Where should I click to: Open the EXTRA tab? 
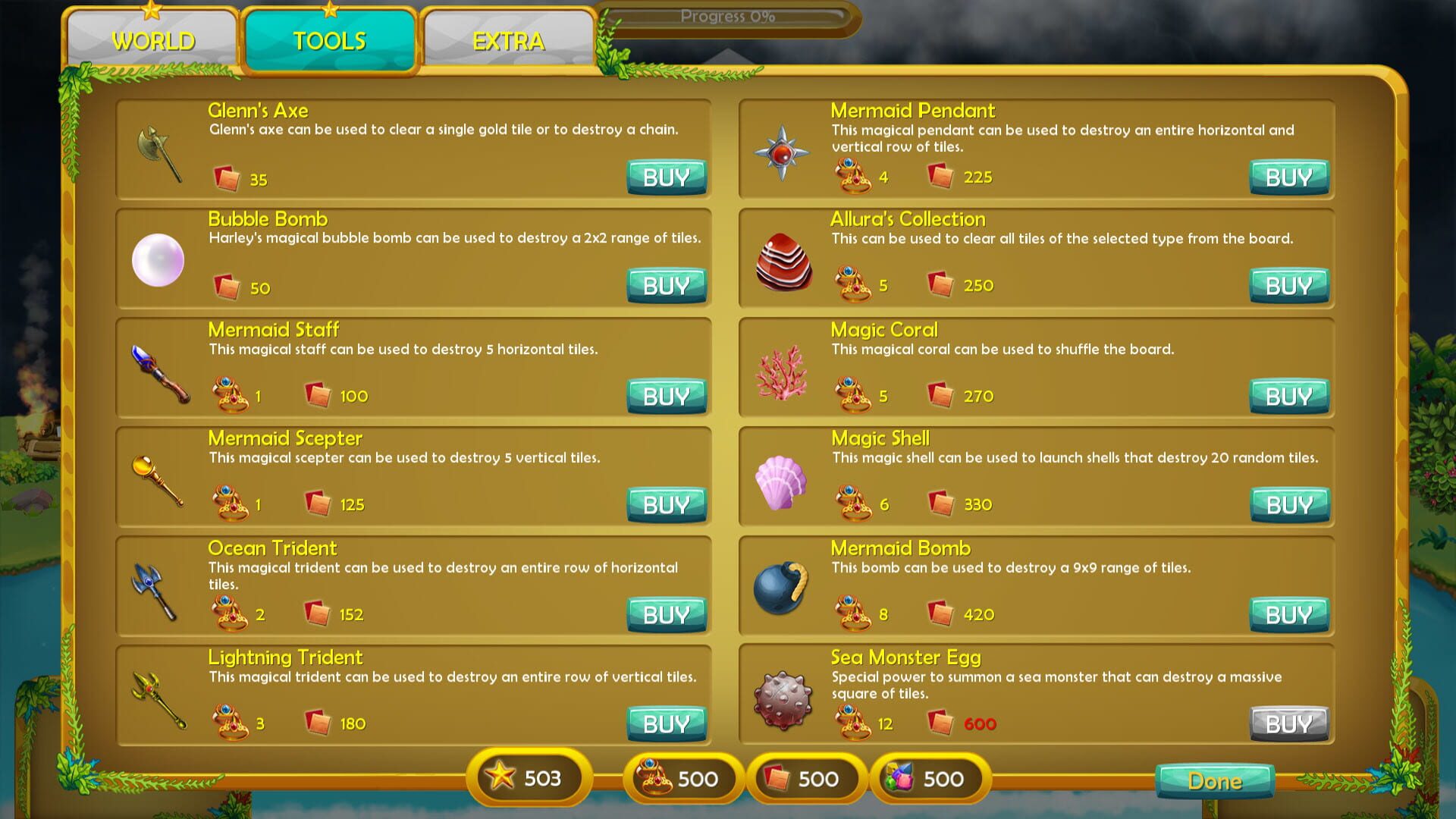(x=508, y=41)
